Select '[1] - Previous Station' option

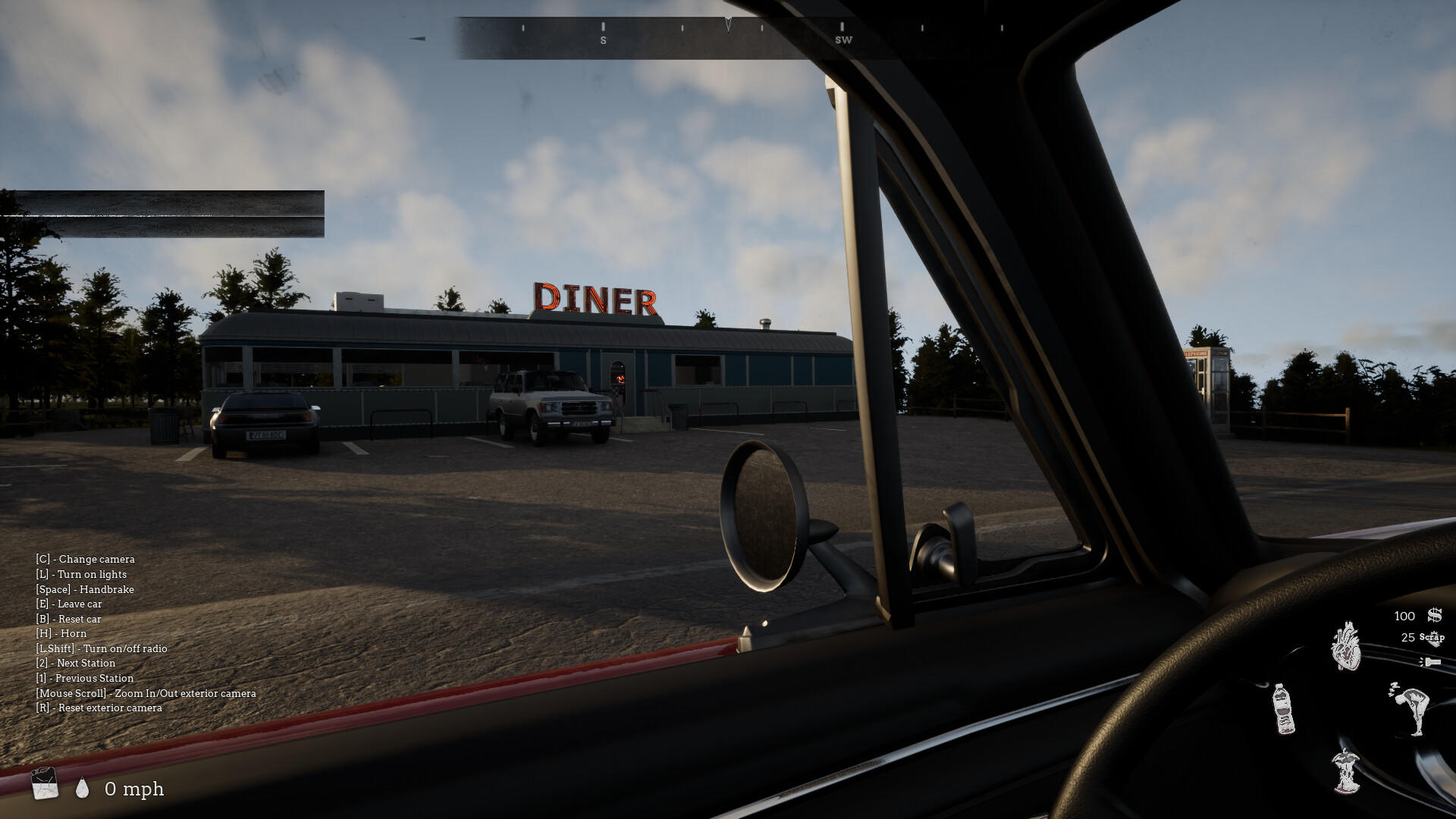click(85, 678)
